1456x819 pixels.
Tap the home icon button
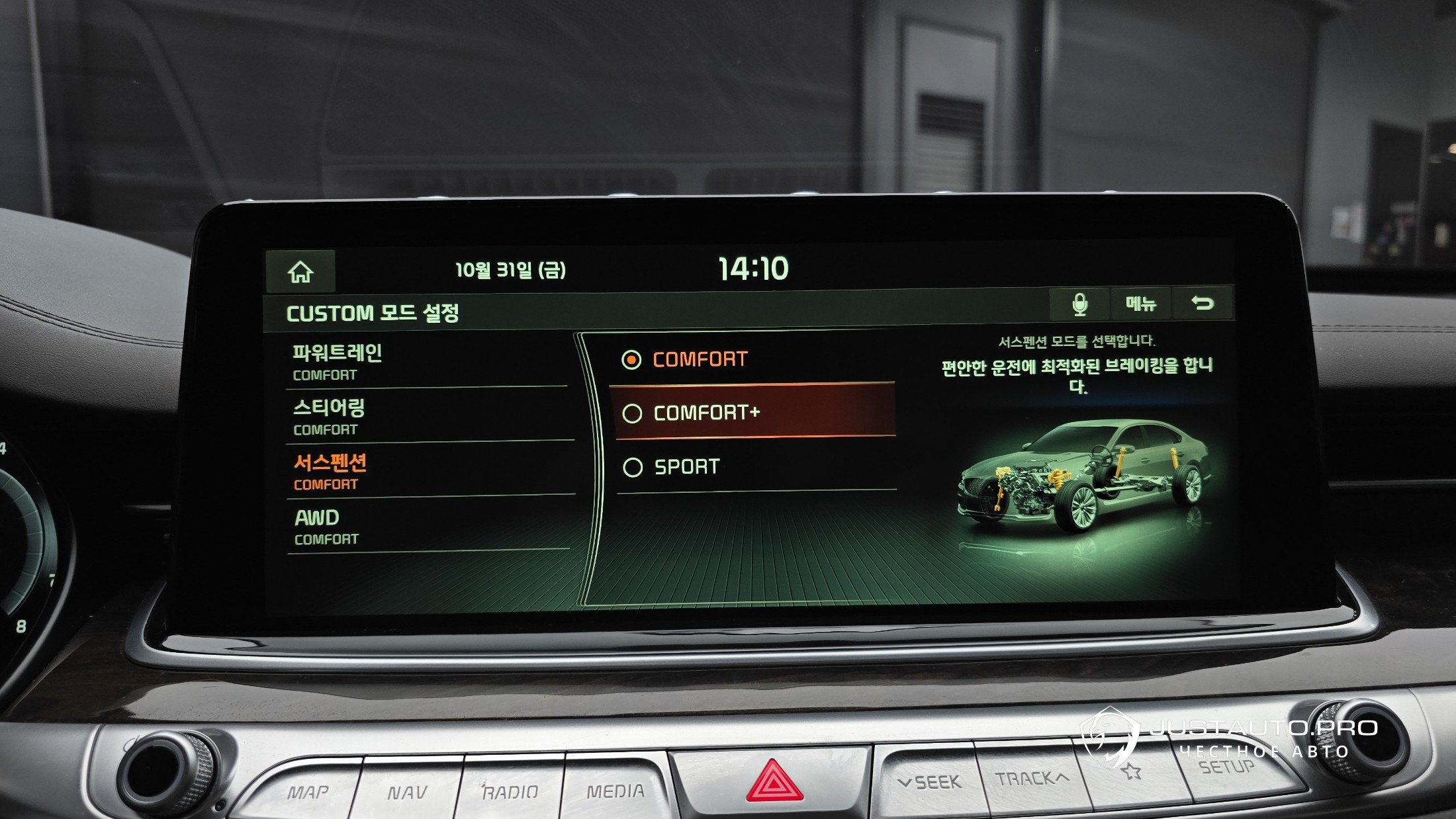300,271
